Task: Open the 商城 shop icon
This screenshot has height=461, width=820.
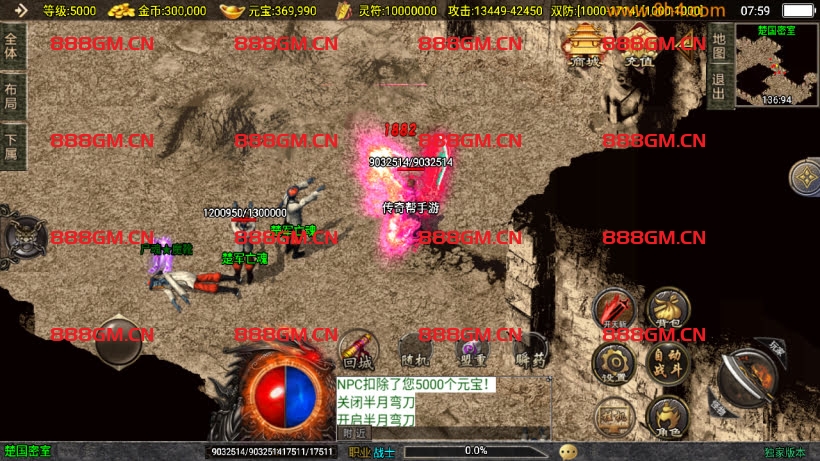Action: [584, 45]
